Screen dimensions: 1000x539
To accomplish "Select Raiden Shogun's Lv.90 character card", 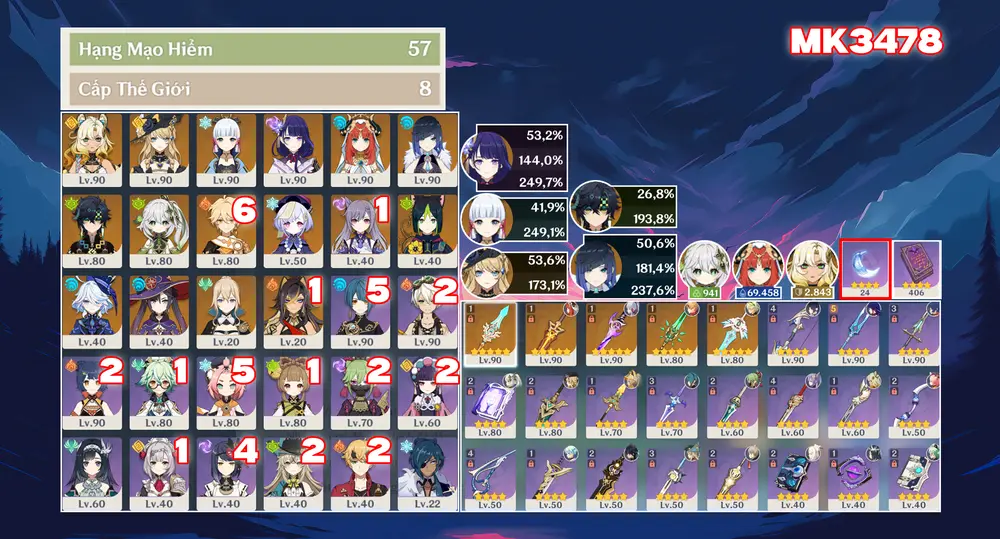I will click(x=293, y=149).
